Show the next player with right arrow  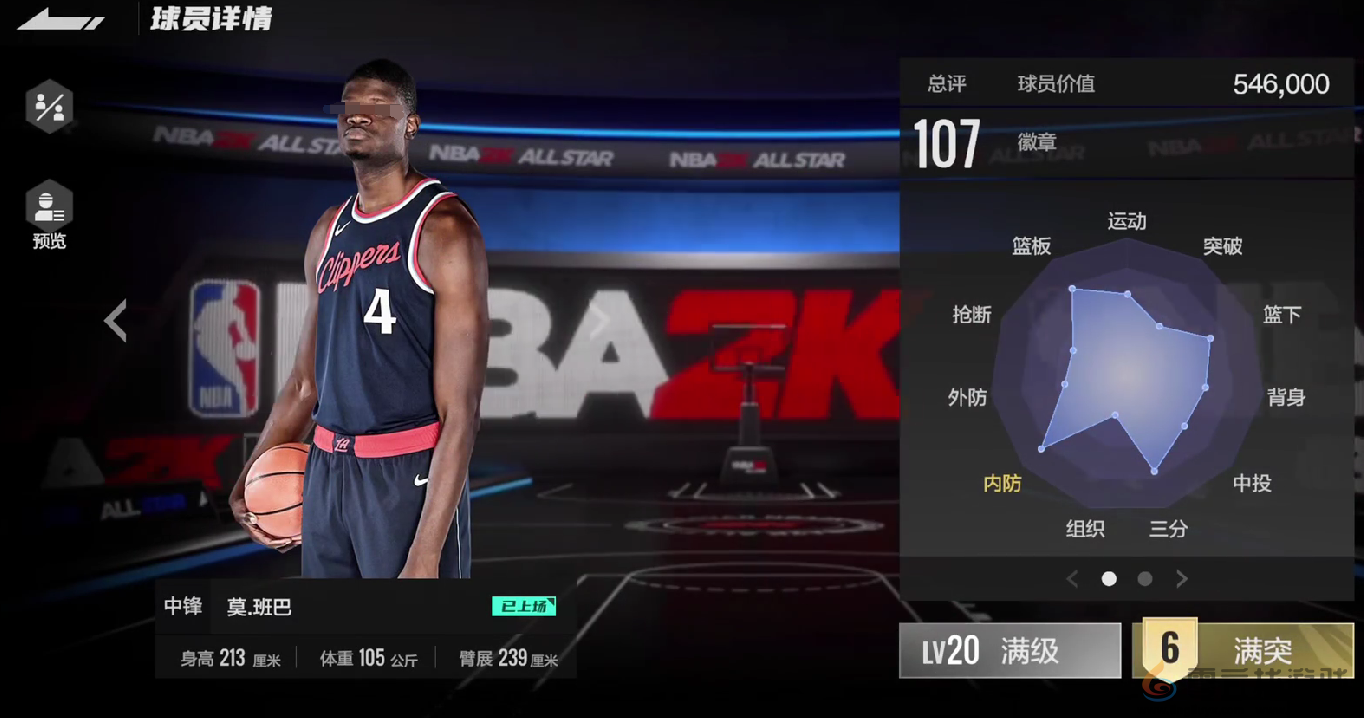point(599,321)
